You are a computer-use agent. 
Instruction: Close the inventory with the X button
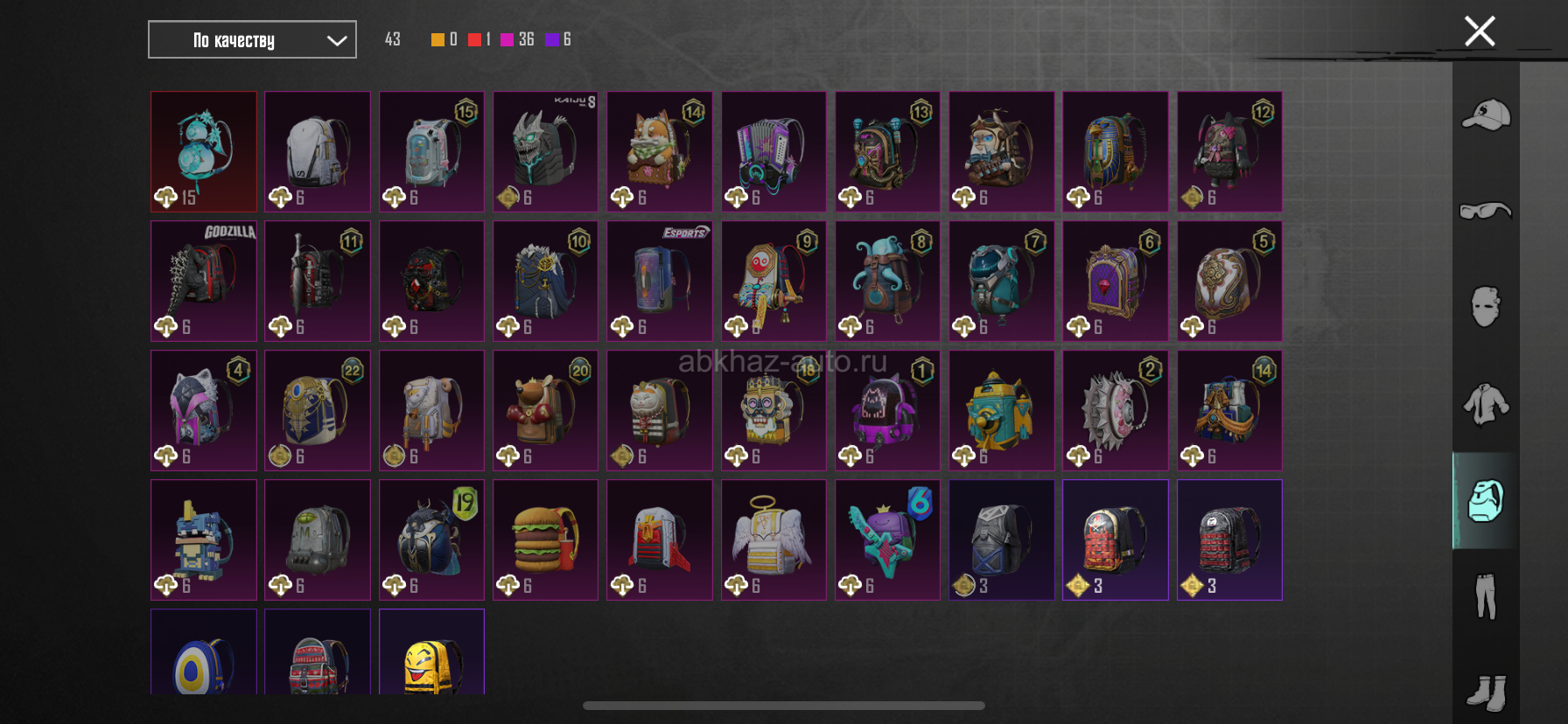1480,31
